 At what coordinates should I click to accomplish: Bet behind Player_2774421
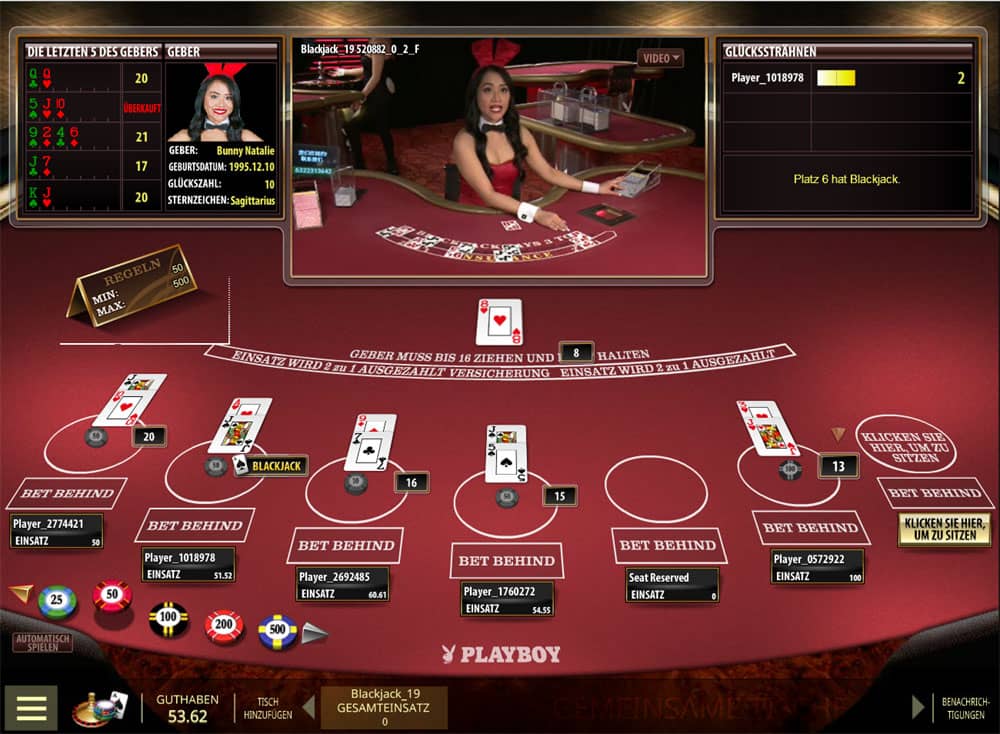pyautogui.click(x=67, y=493)
